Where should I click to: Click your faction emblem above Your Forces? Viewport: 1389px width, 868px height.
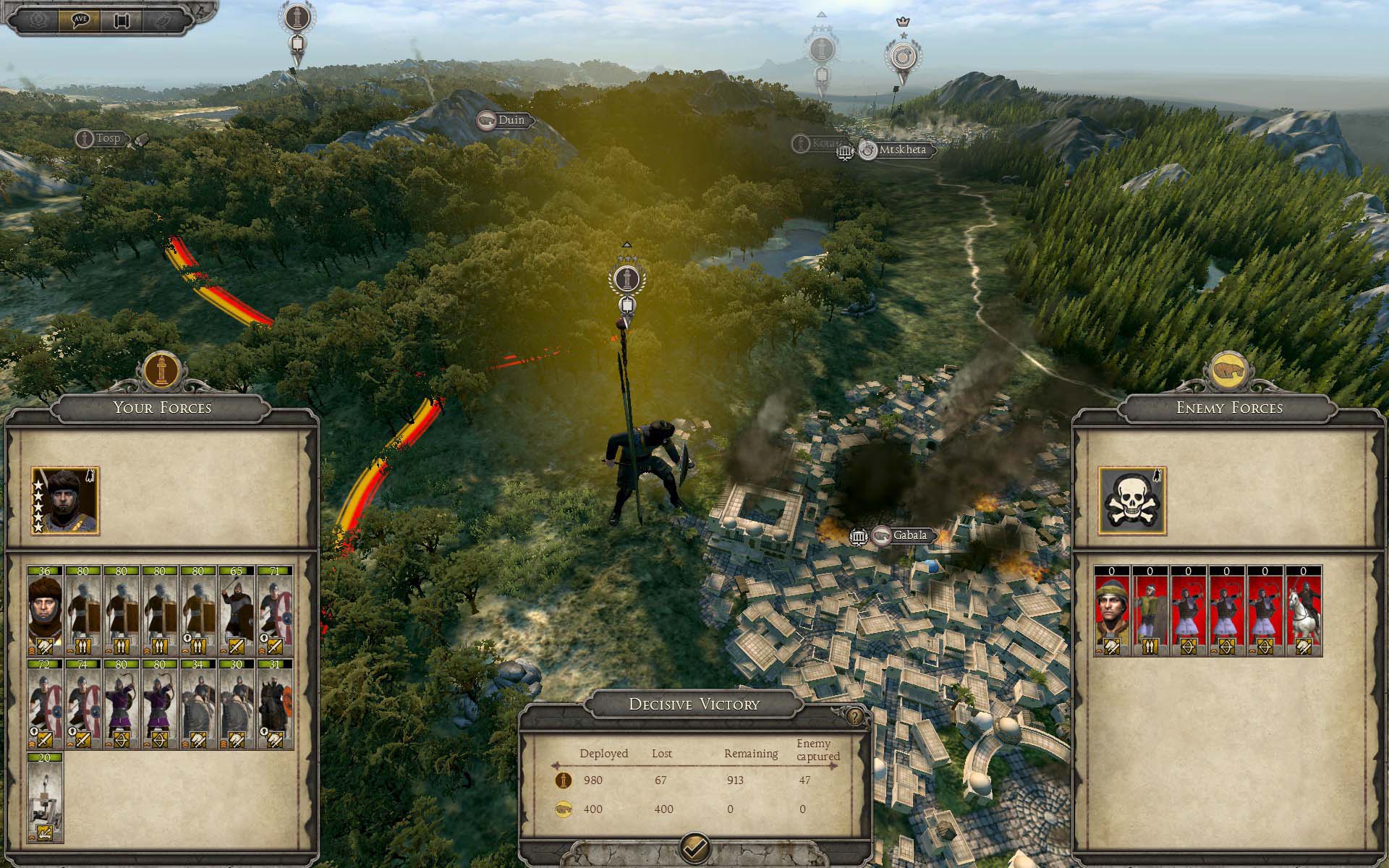[161, 369]
